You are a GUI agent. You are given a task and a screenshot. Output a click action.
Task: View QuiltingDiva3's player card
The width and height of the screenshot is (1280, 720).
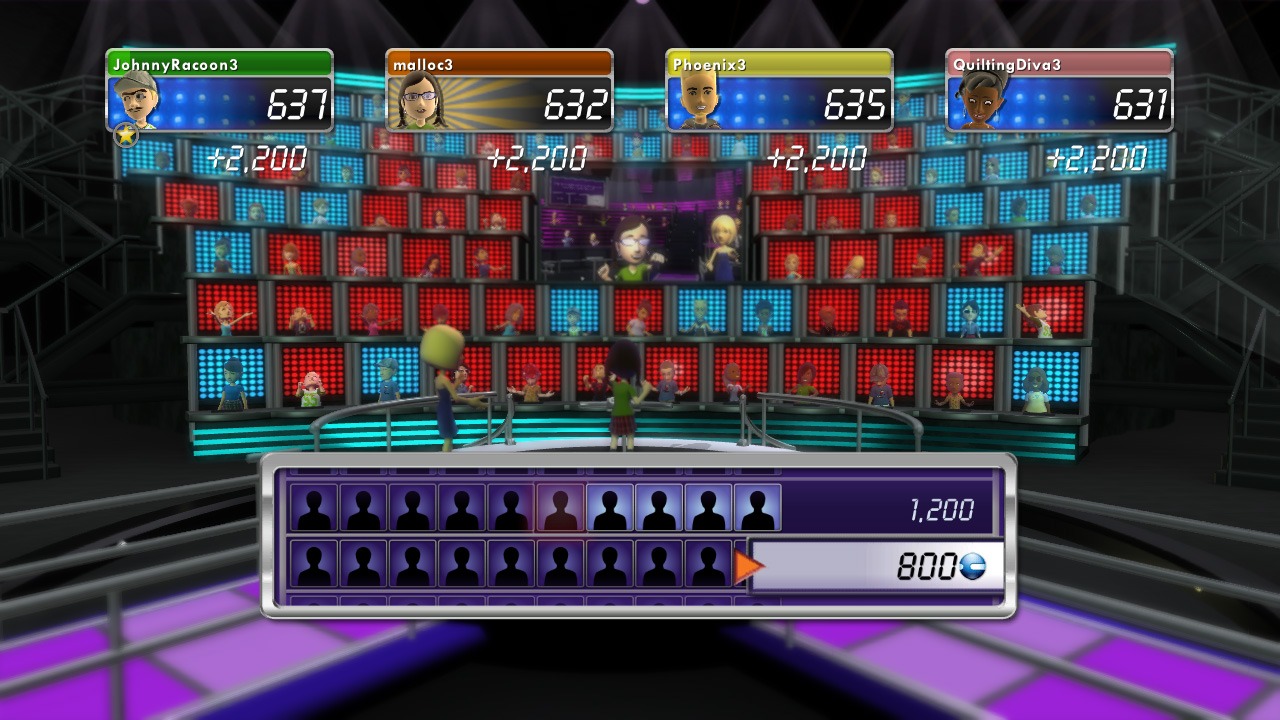(x=1059, y=92)
